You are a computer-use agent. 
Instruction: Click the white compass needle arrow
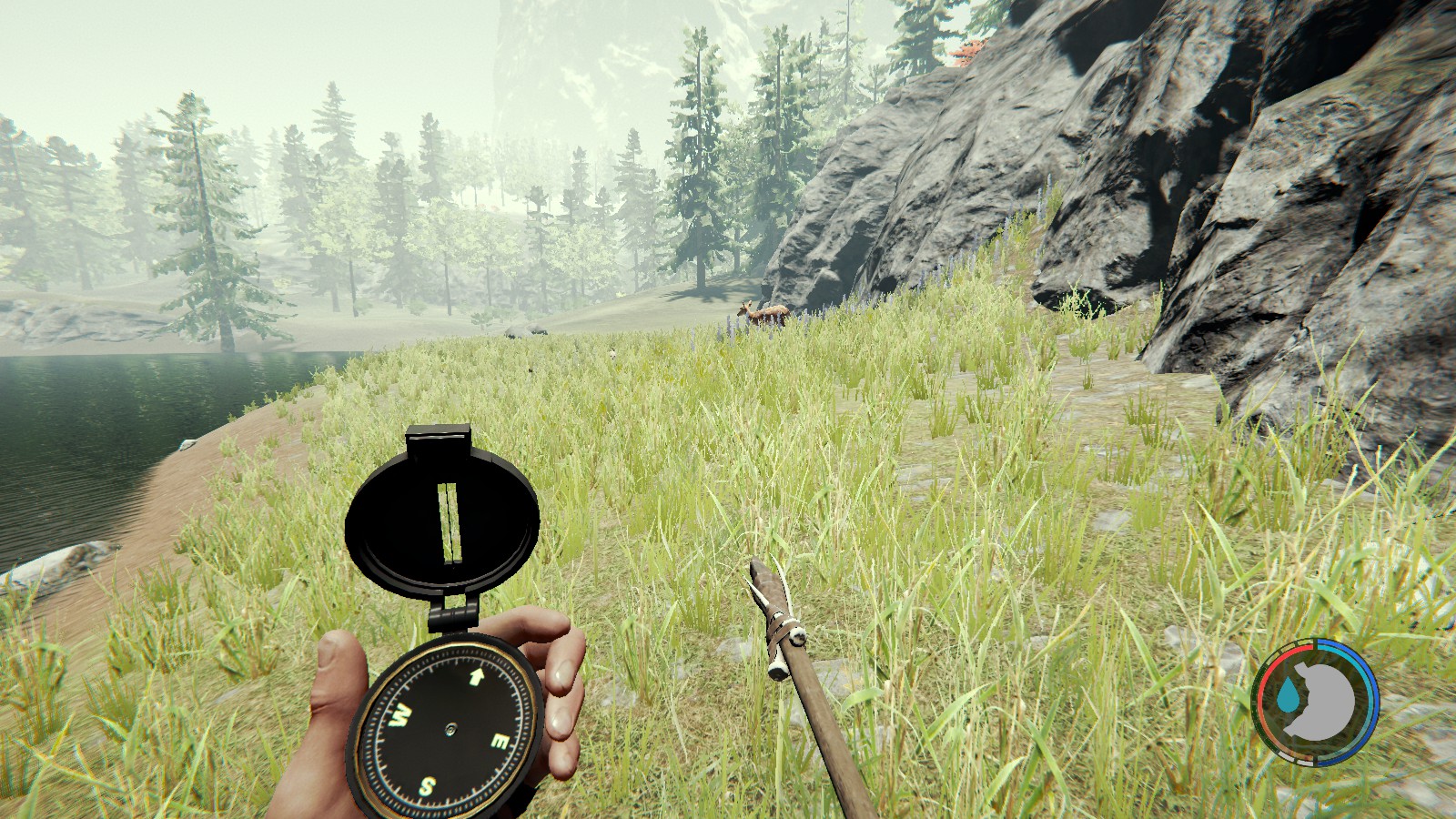(x=478, y=676)
